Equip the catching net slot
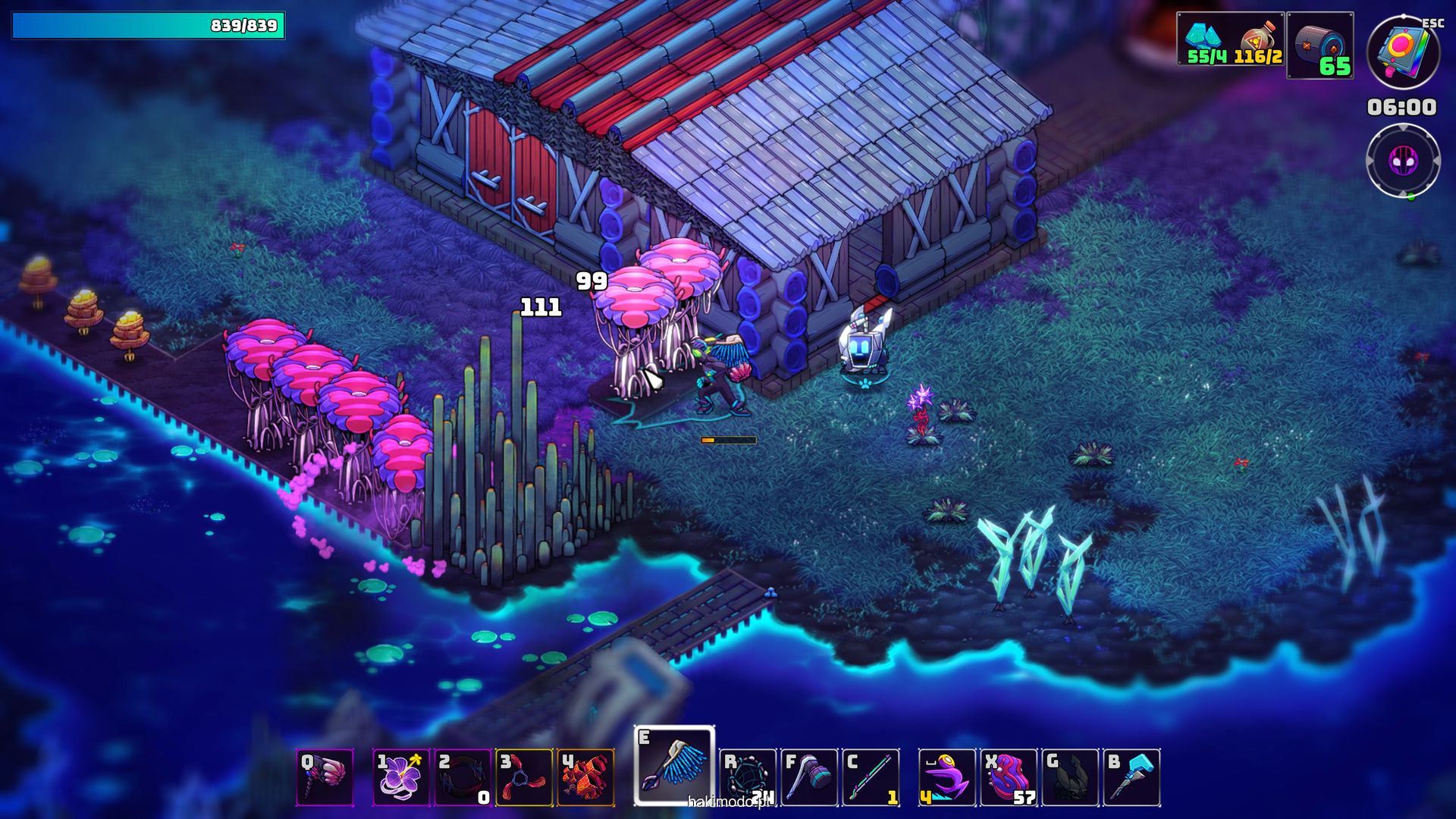This screenshot has width=1456, height=819. (748, 777)
